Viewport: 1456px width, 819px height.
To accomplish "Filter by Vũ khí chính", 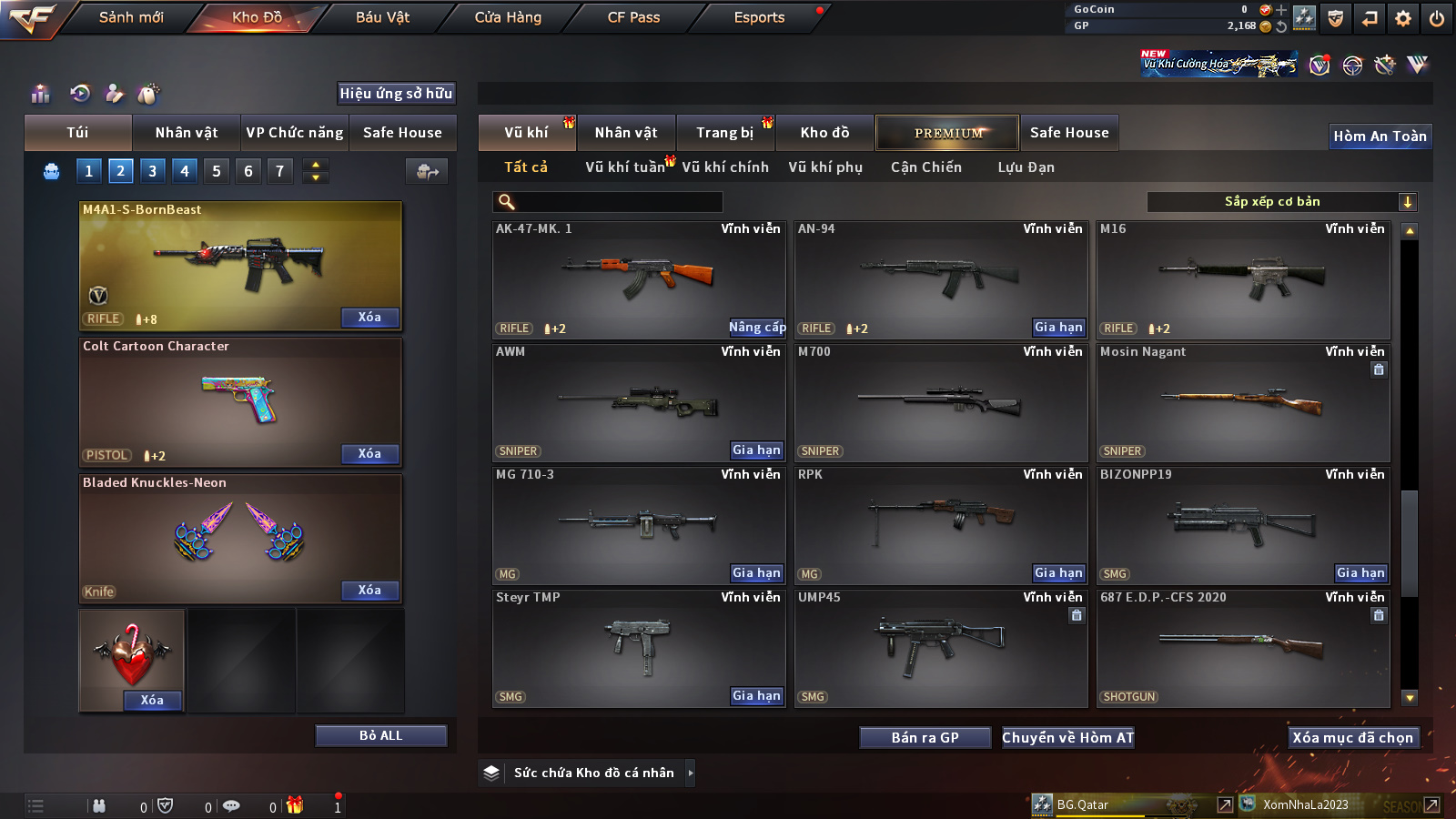I will click(725, 167).
